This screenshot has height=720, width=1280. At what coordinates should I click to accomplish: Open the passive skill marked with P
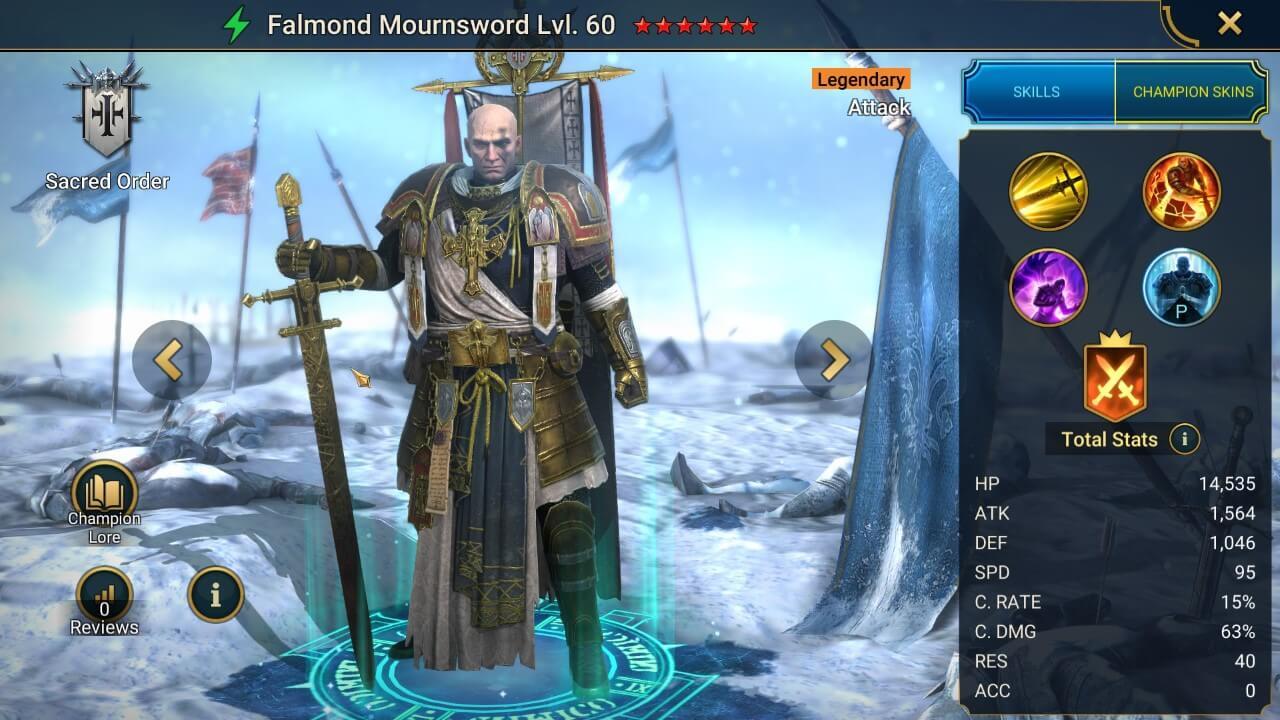coord(1182,288)
